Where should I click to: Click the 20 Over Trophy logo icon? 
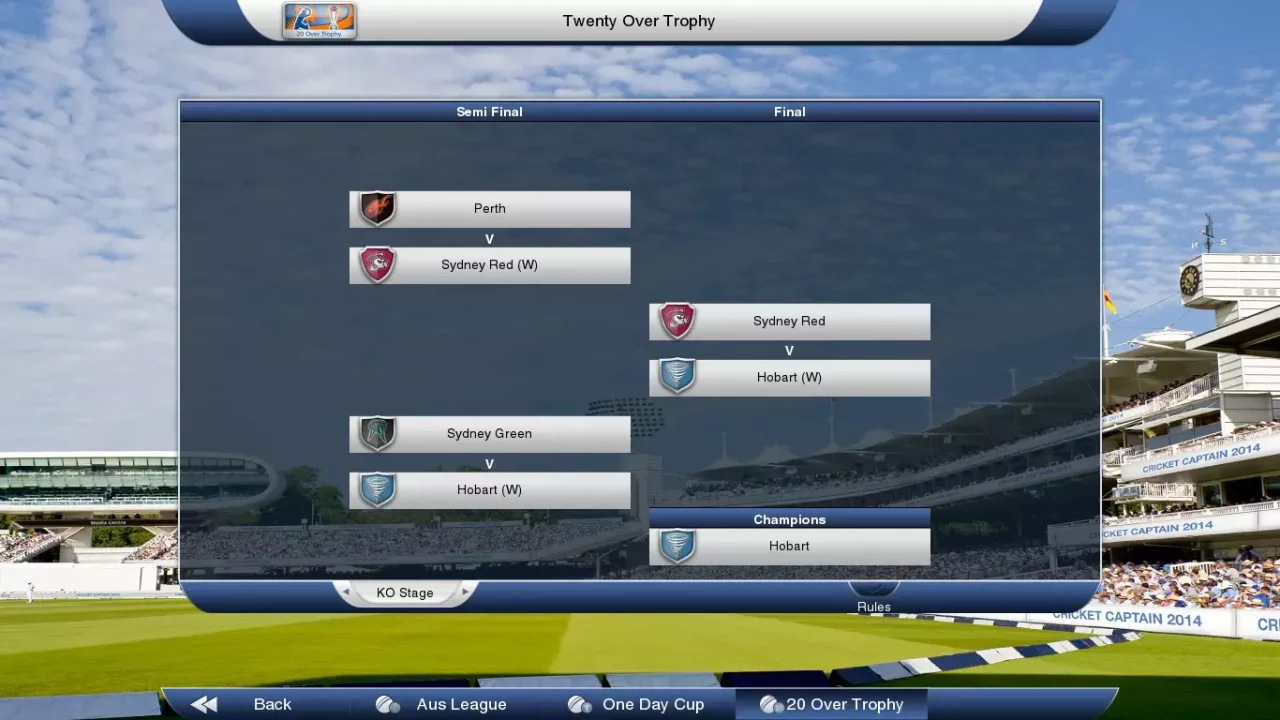pos(319,21)
